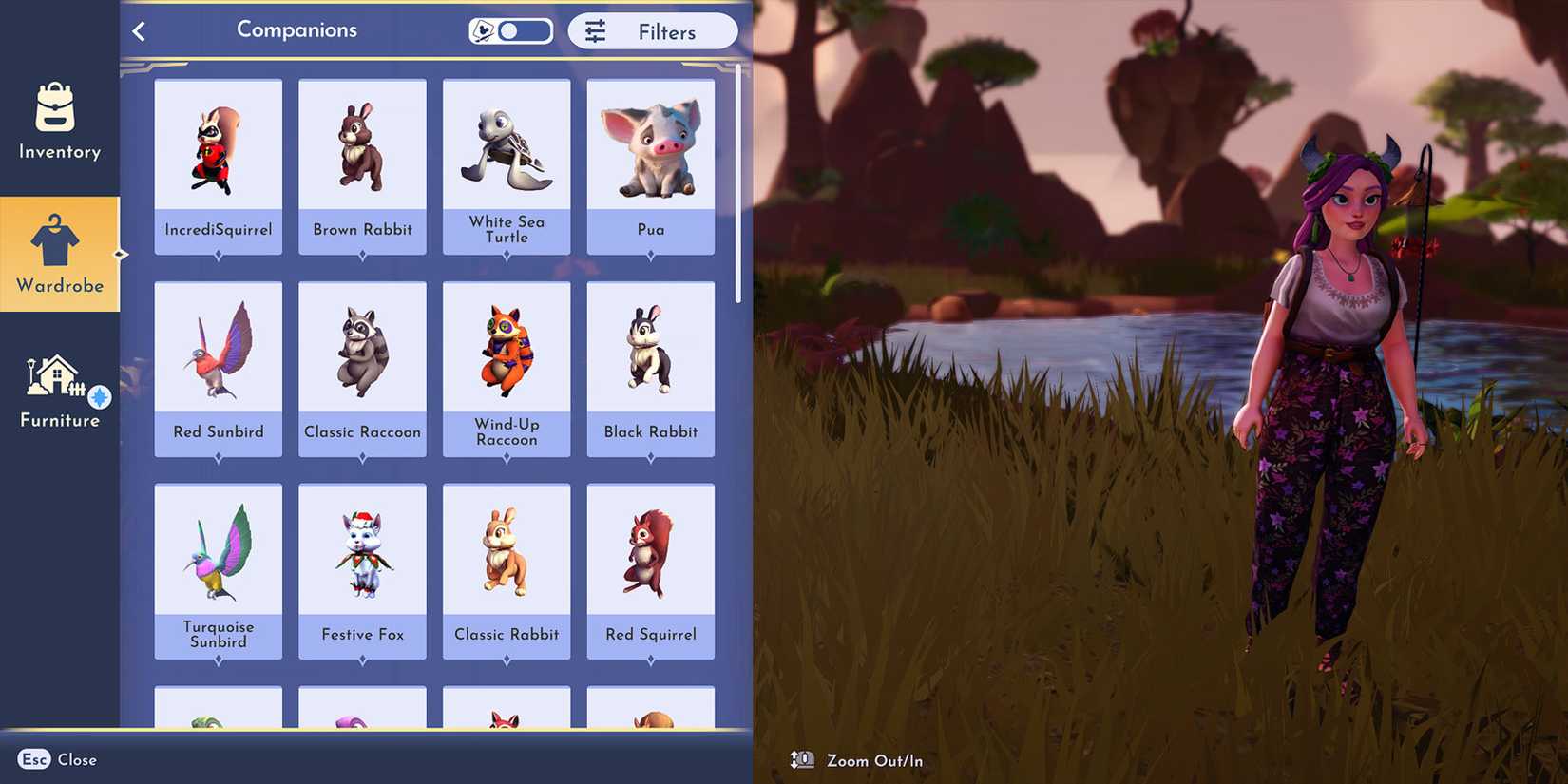Choose the Wind-Up Raccoon companion

click(507, 356)
